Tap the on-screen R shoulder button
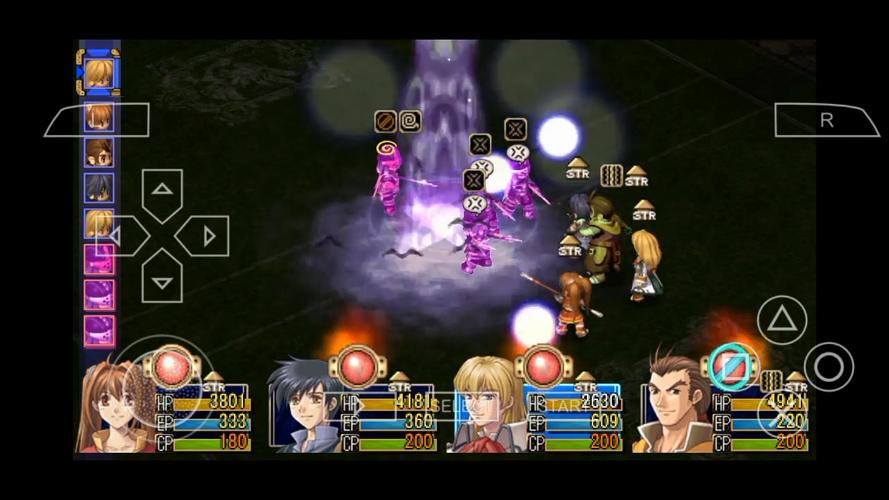 click(x=826, y=120)
